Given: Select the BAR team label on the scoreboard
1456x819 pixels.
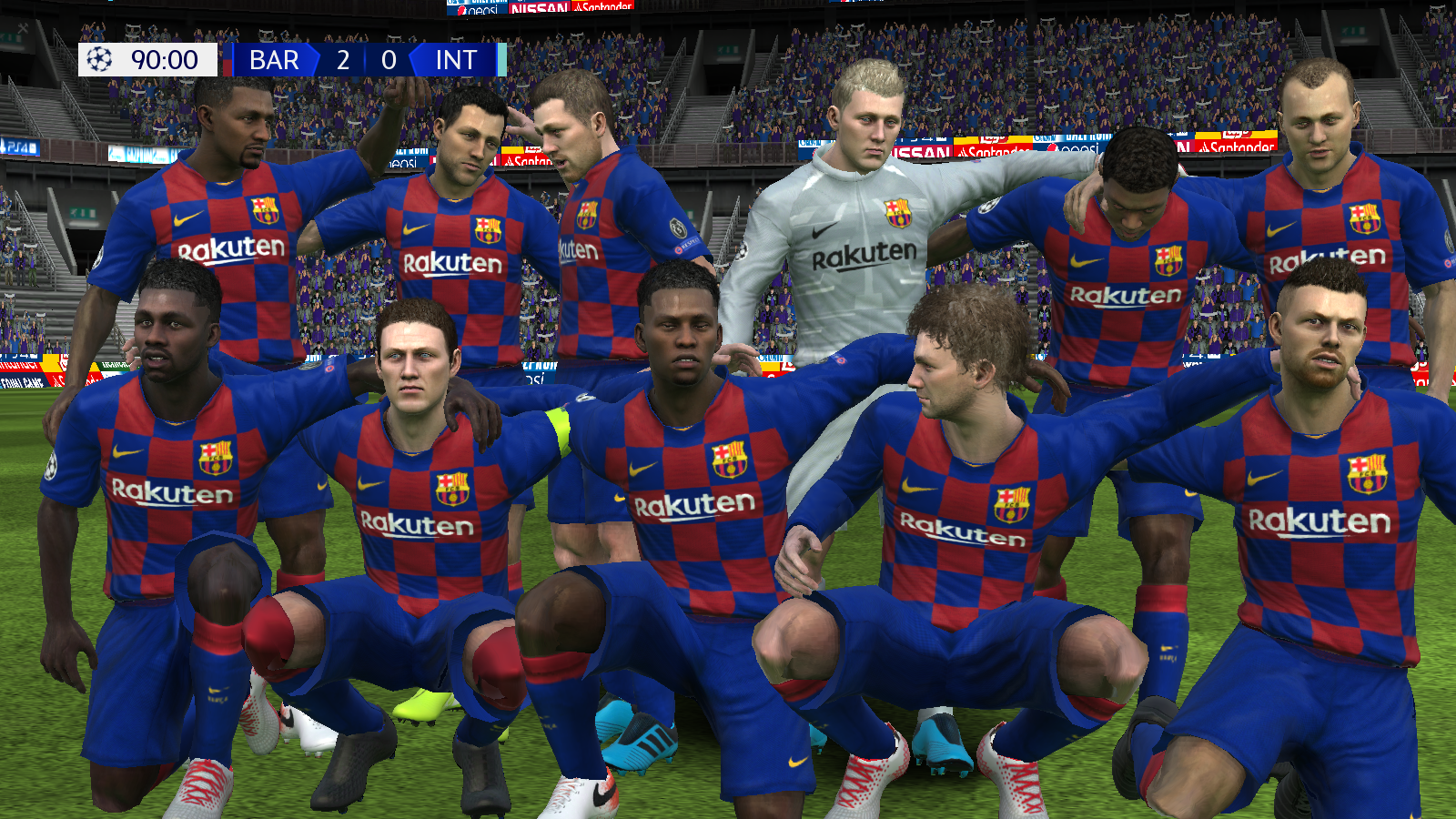Looking at the screenshot, I should (x=273, y=61).
